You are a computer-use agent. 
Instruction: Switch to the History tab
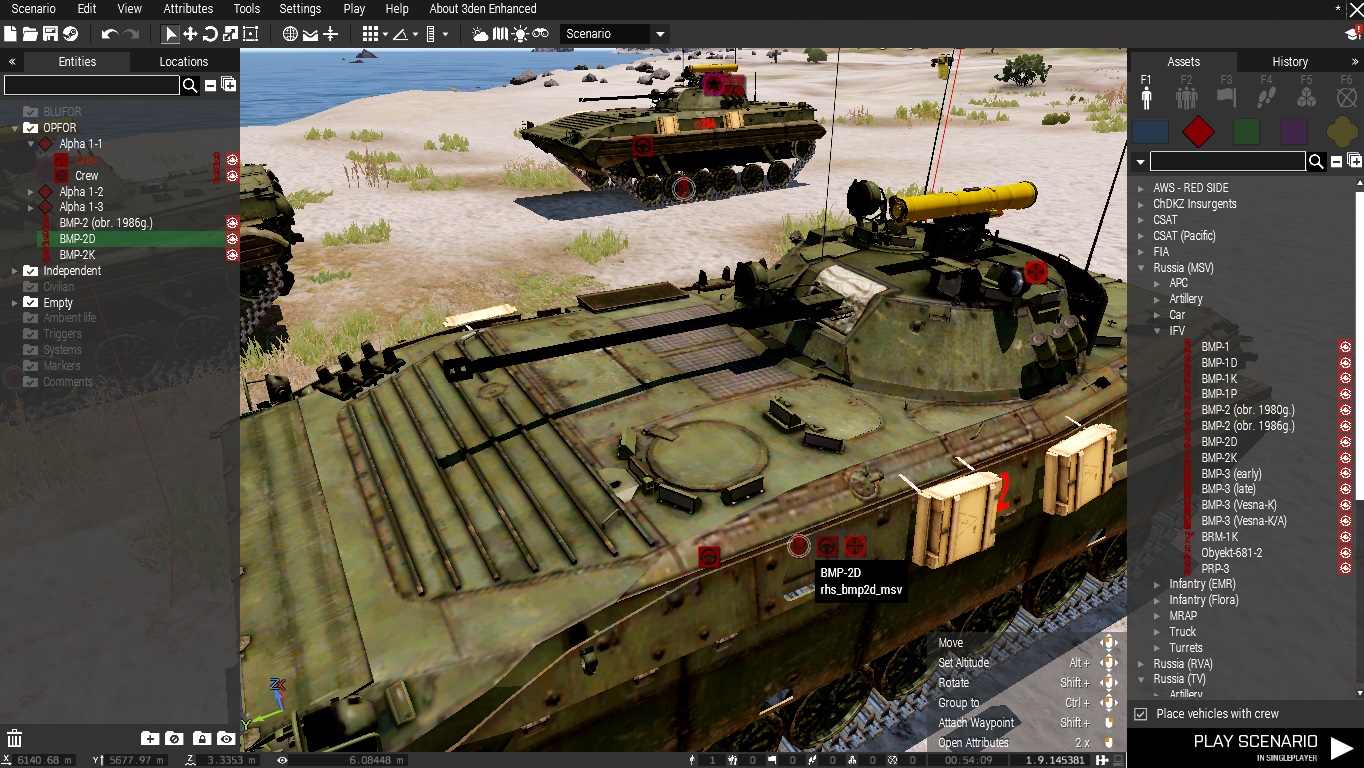pos(1290,62)
